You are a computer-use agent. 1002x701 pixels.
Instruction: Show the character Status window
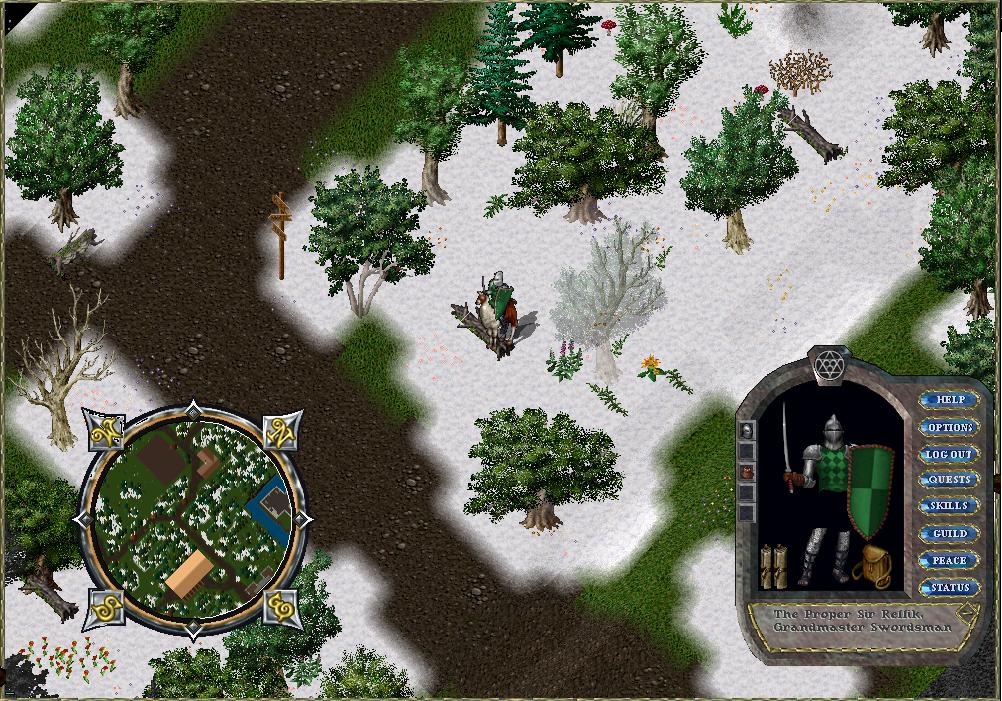949,588
